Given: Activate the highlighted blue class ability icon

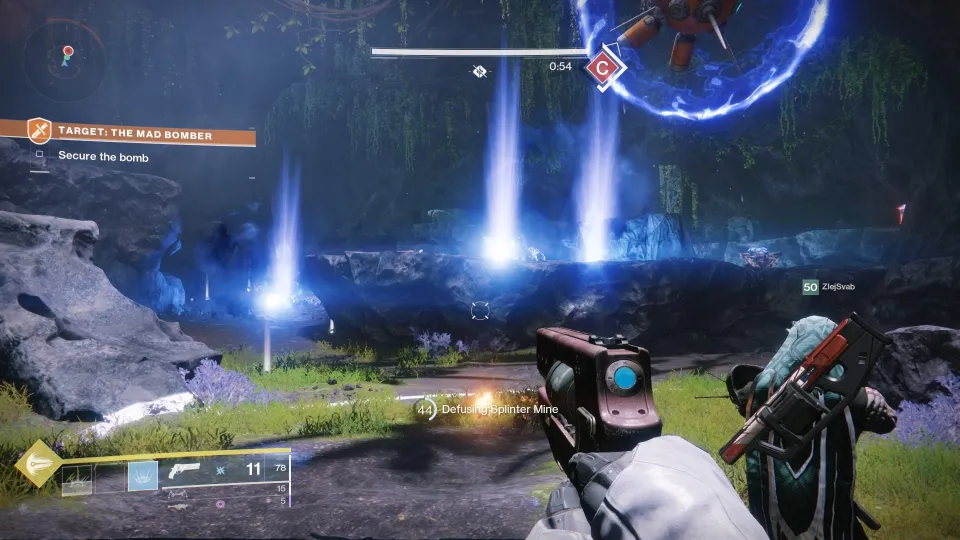Looking at the screenshot, I should [142, 476].
